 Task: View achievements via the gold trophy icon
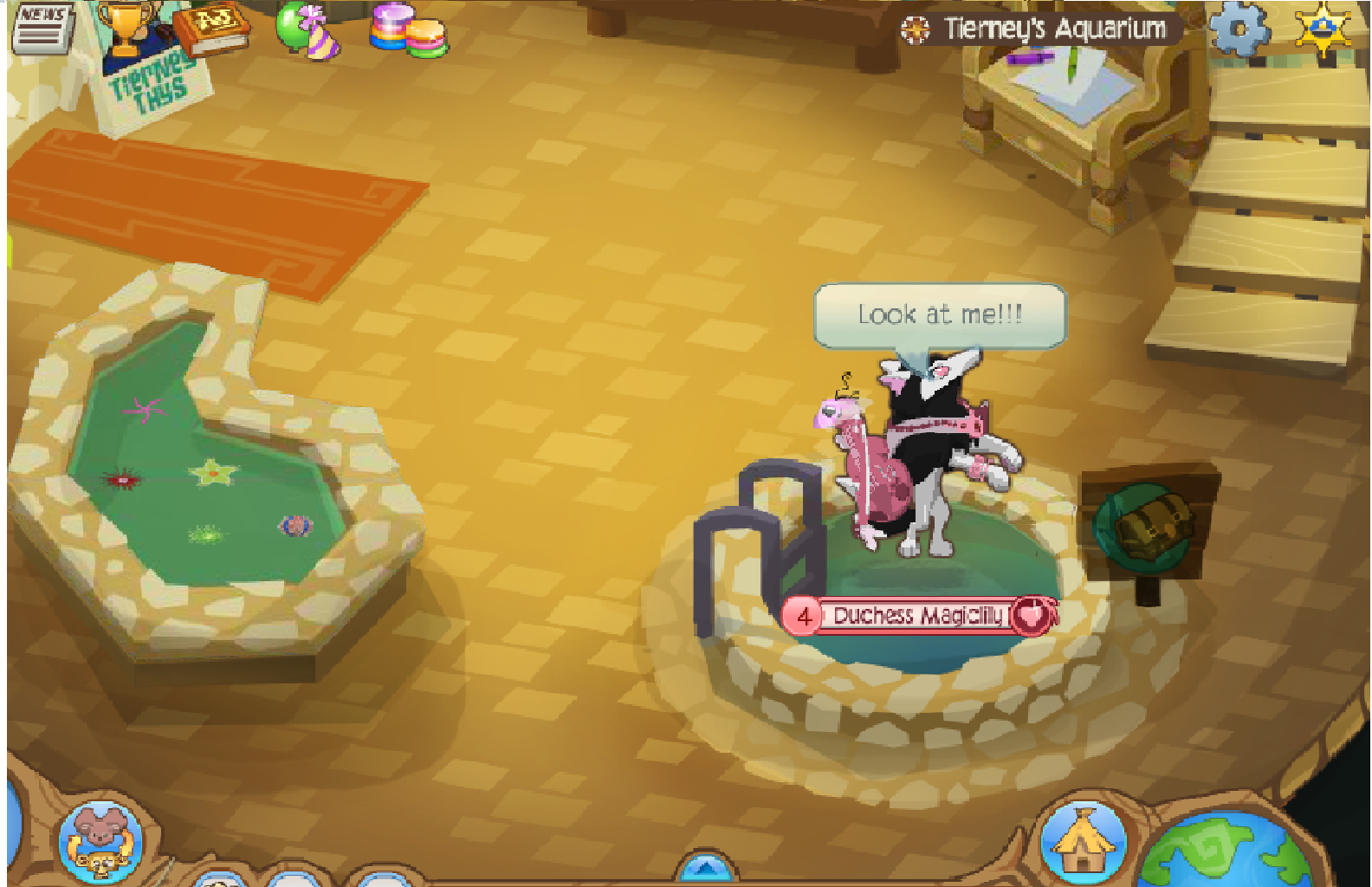click(126, 26)
